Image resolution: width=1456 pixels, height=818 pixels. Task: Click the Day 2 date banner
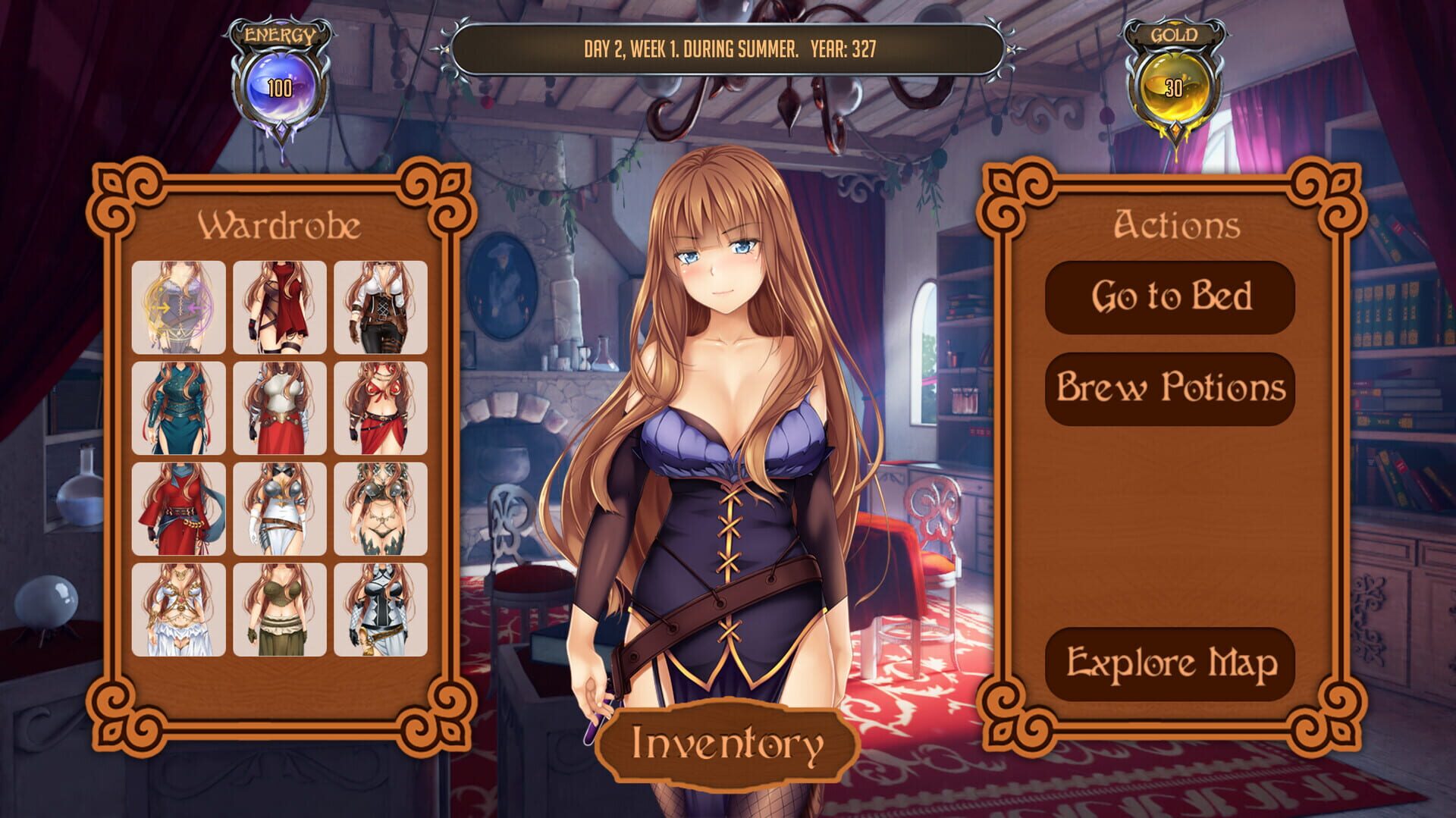click(726, 49)
